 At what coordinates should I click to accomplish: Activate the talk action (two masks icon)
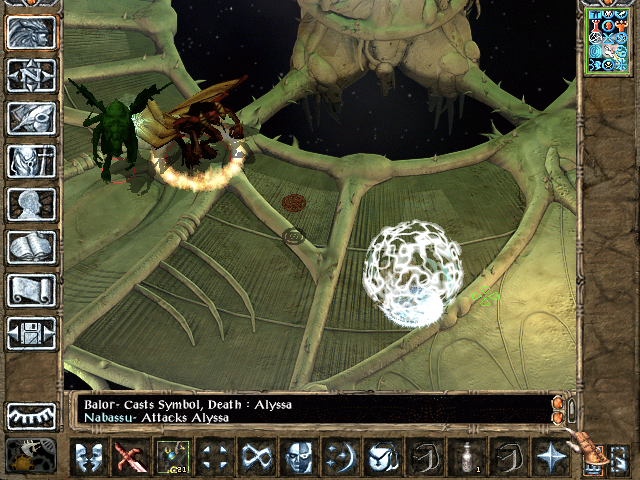click(x=88, y=457)
